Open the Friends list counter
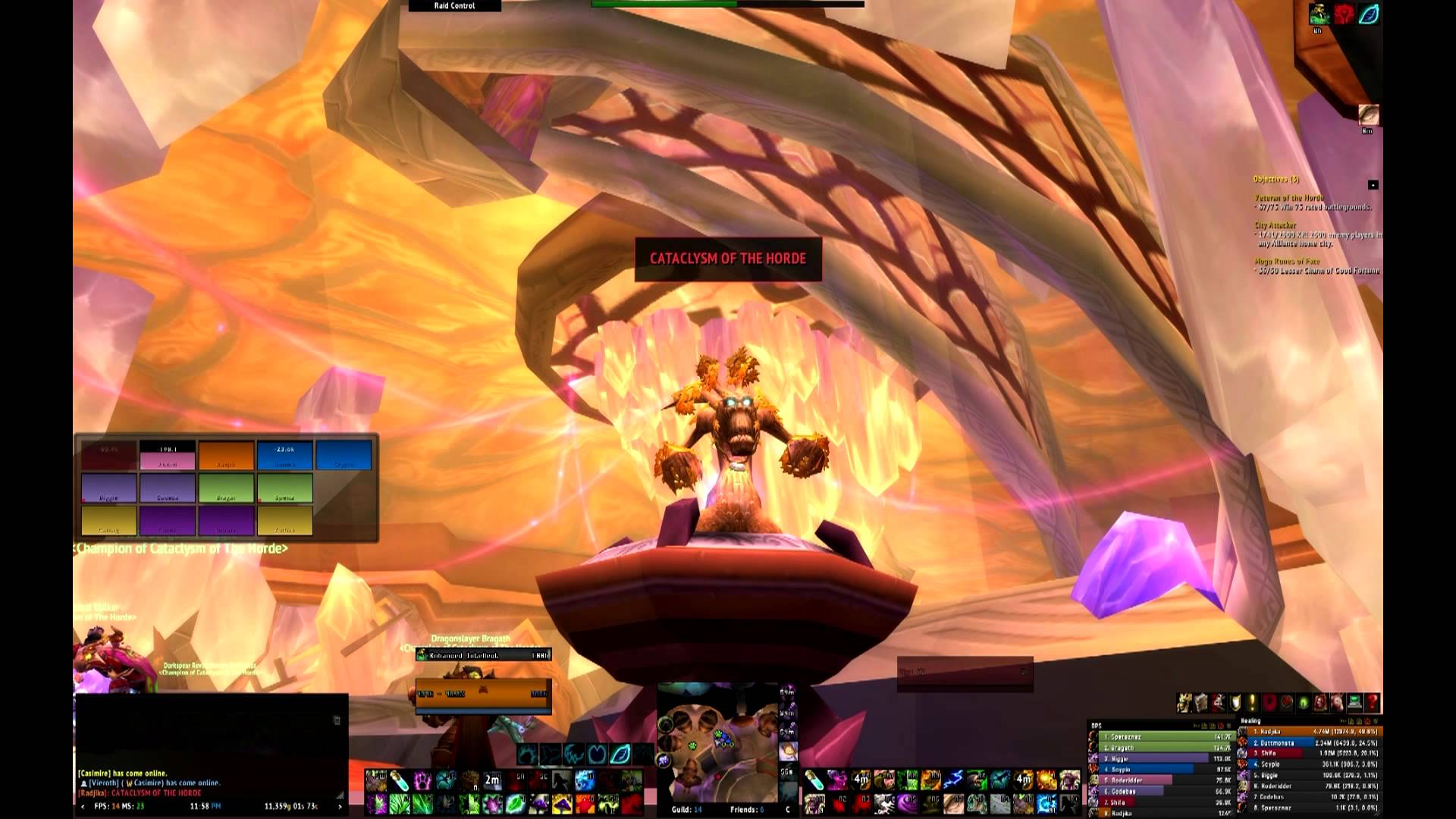The image size is (1456, 819). tap(747, 809)
